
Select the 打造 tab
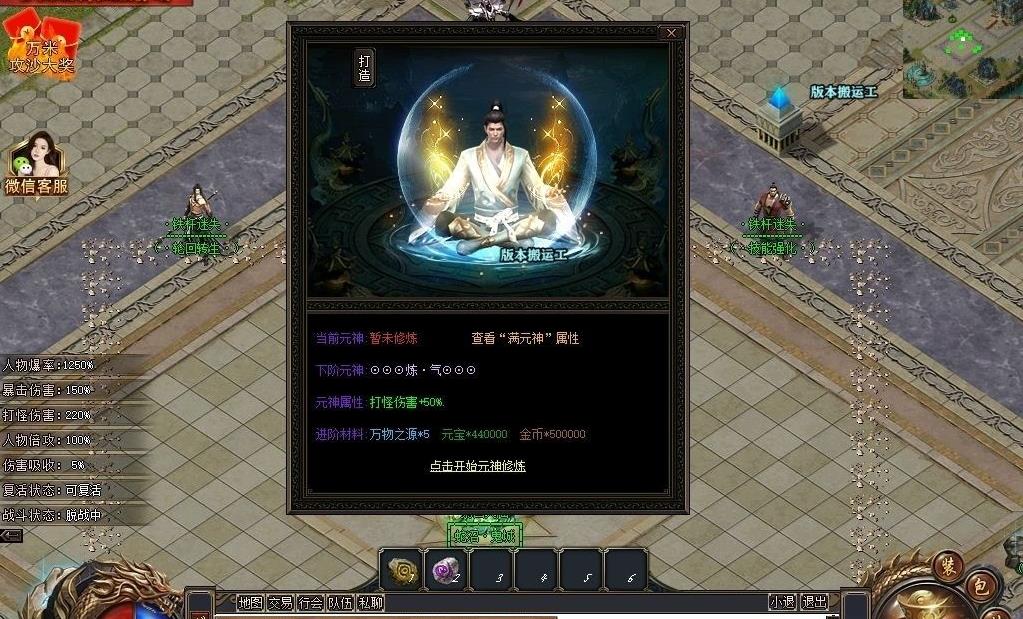tap(365, 67)
